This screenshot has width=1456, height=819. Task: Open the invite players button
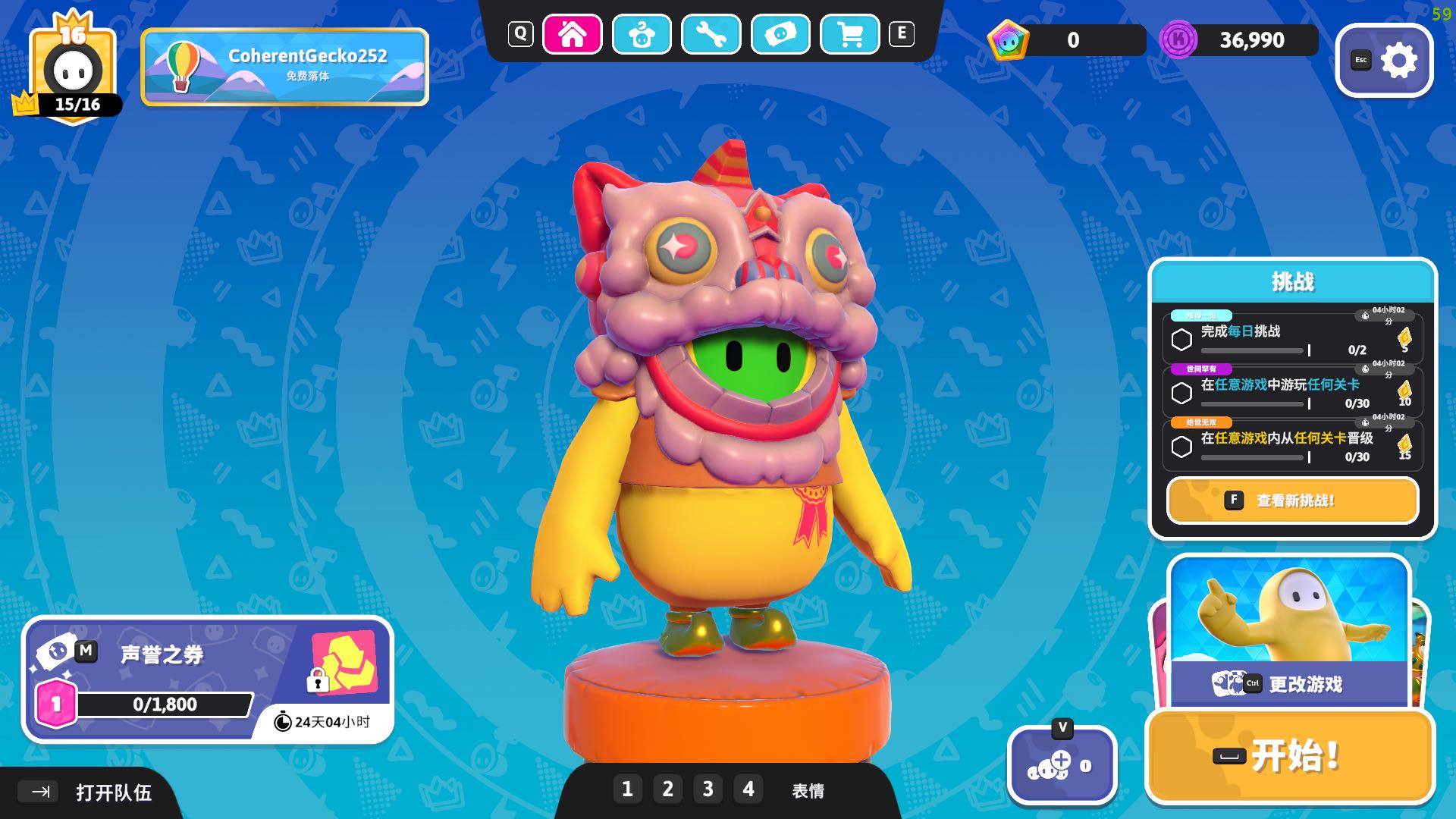(1062, 766)
